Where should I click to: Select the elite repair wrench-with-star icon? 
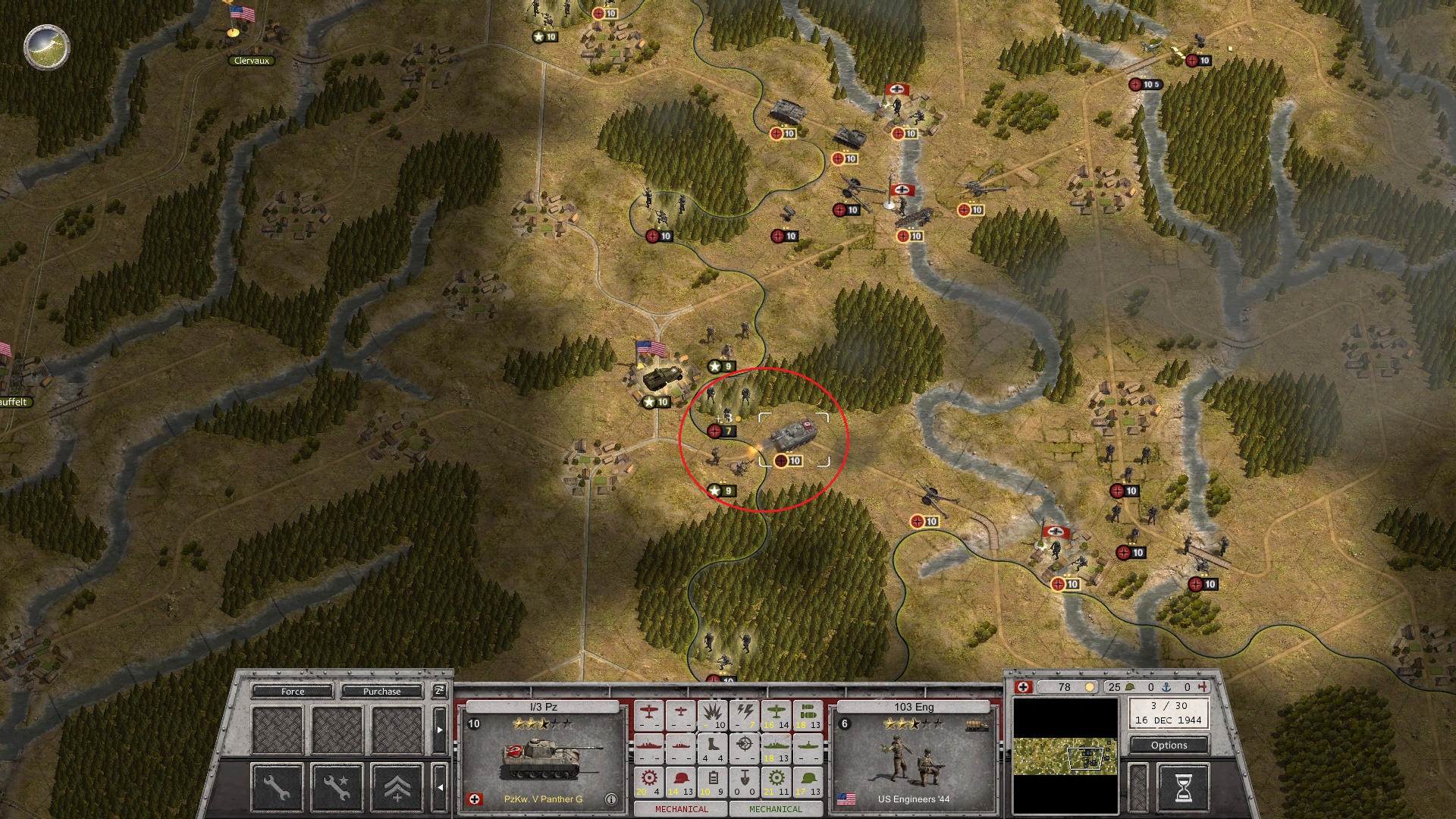point(336,786)
